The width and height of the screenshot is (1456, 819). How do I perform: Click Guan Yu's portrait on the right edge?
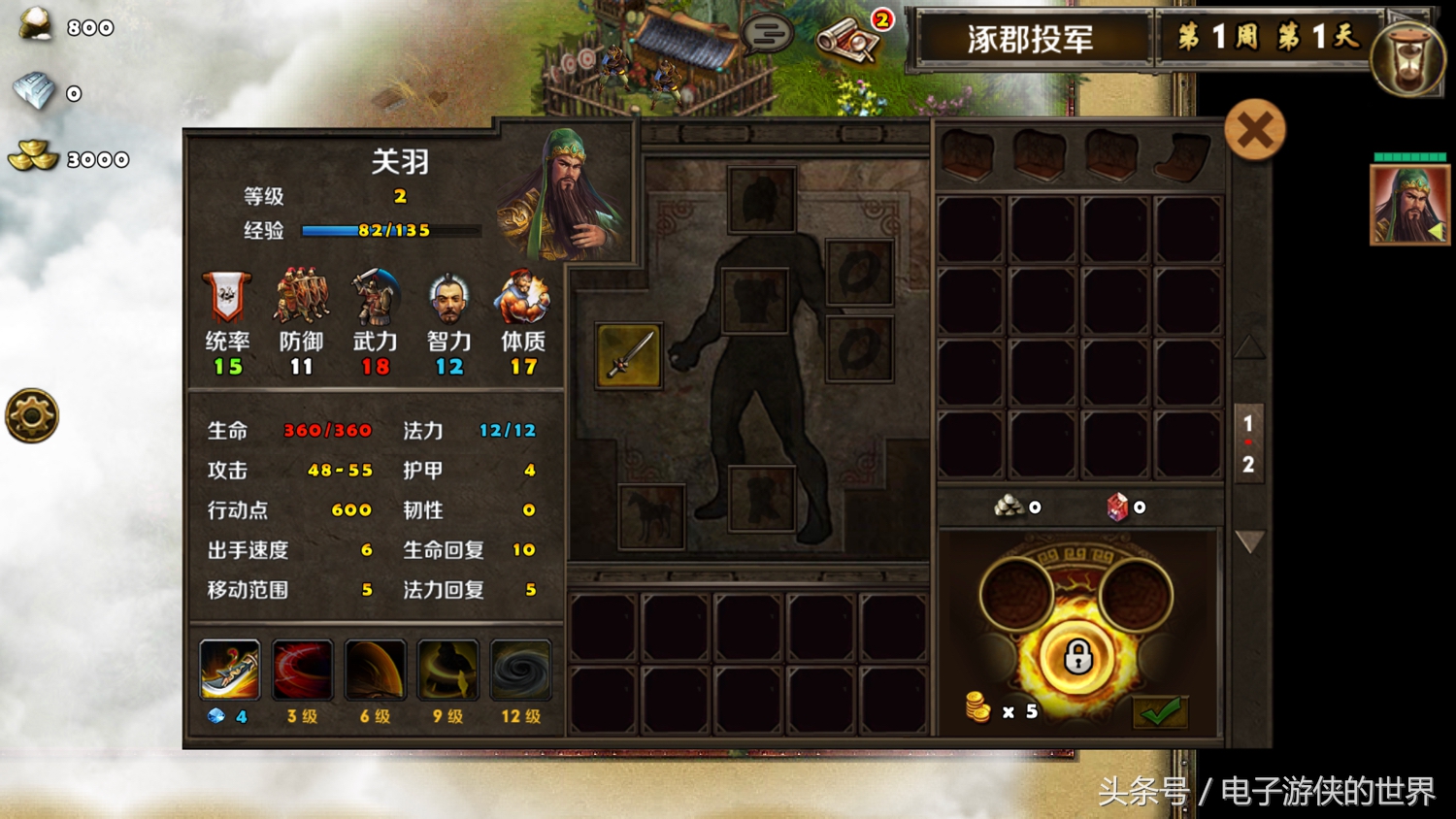[1408, 205]
